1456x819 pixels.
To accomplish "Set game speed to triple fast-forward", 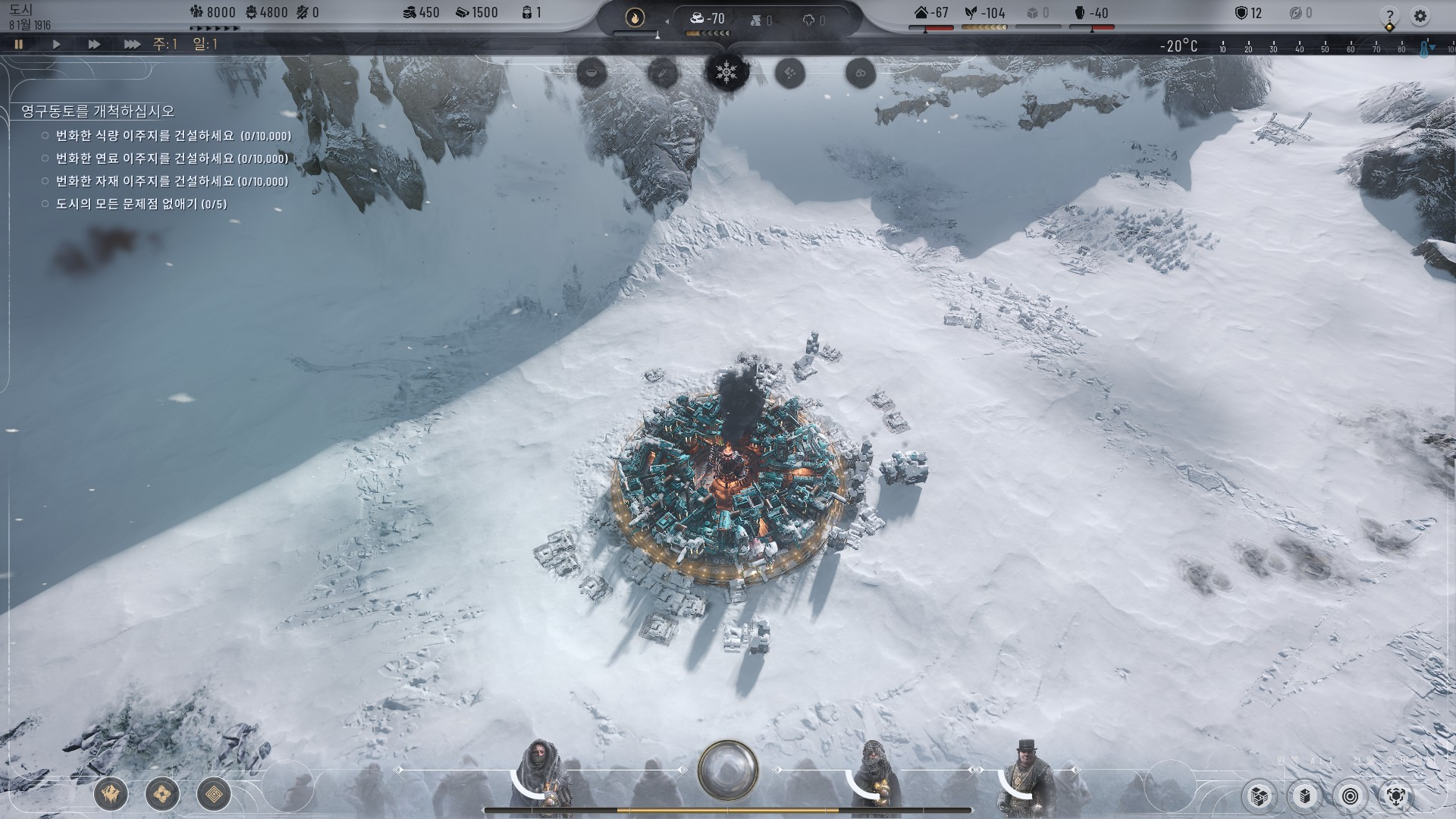I will [x=132, y=45].
